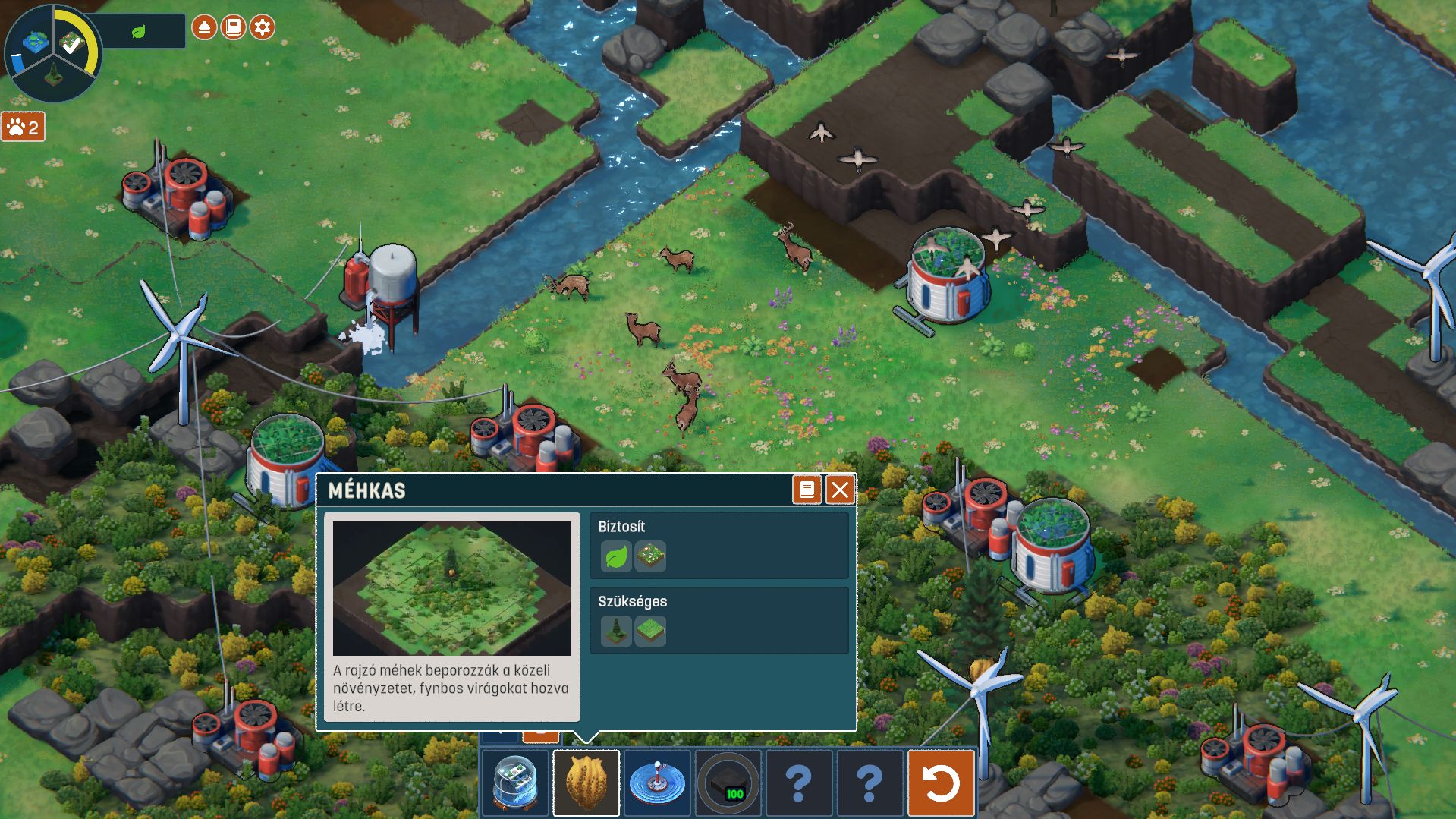Close the Méhkas info panel
1456x819 pixels.
[x=839, y=490]
